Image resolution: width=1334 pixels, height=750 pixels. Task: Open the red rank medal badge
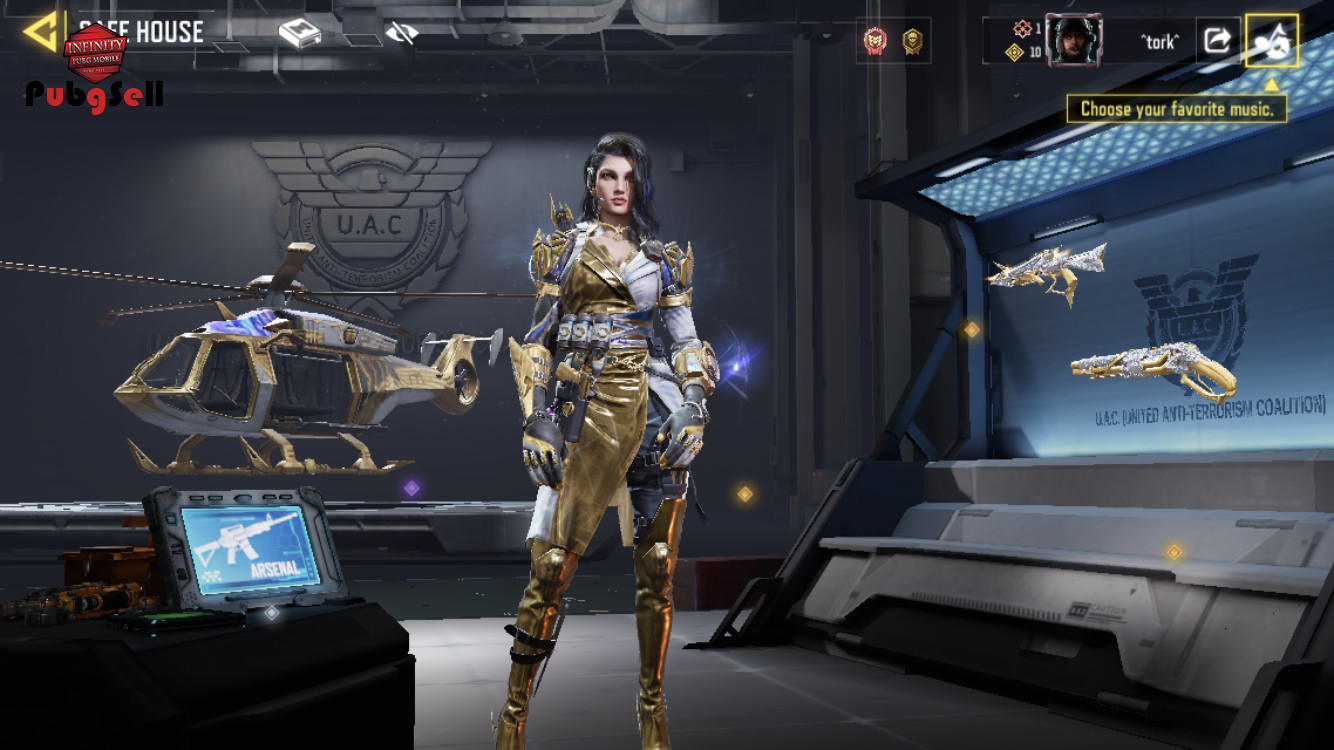[x=875, y=41]
